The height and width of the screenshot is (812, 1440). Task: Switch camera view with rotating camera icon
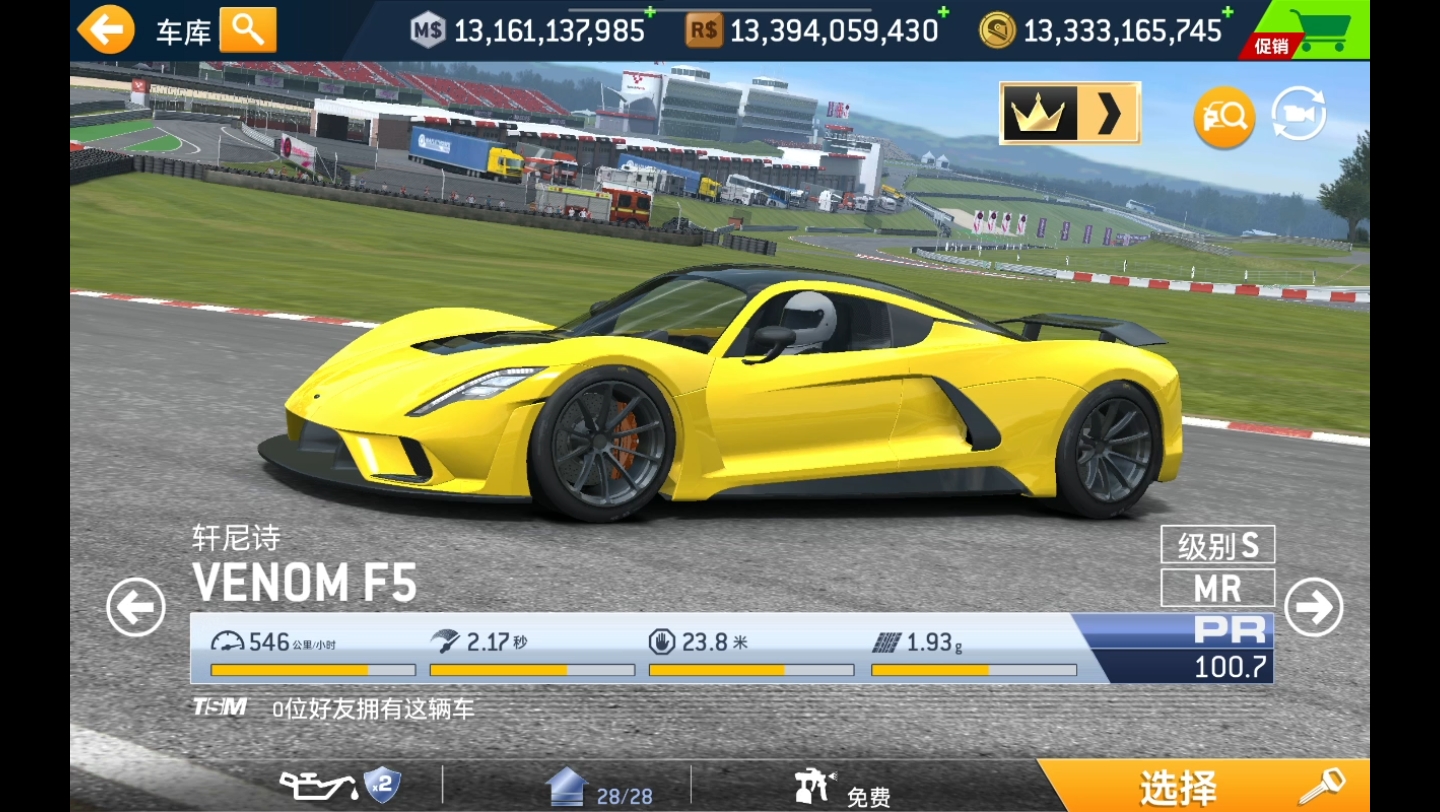click(x=1298, y=115)
